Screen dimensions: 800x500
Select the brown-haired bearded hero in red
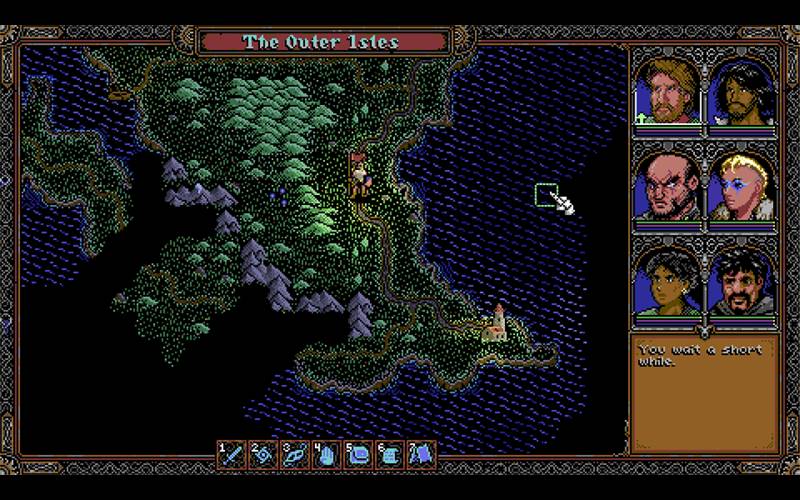(667, 90)
